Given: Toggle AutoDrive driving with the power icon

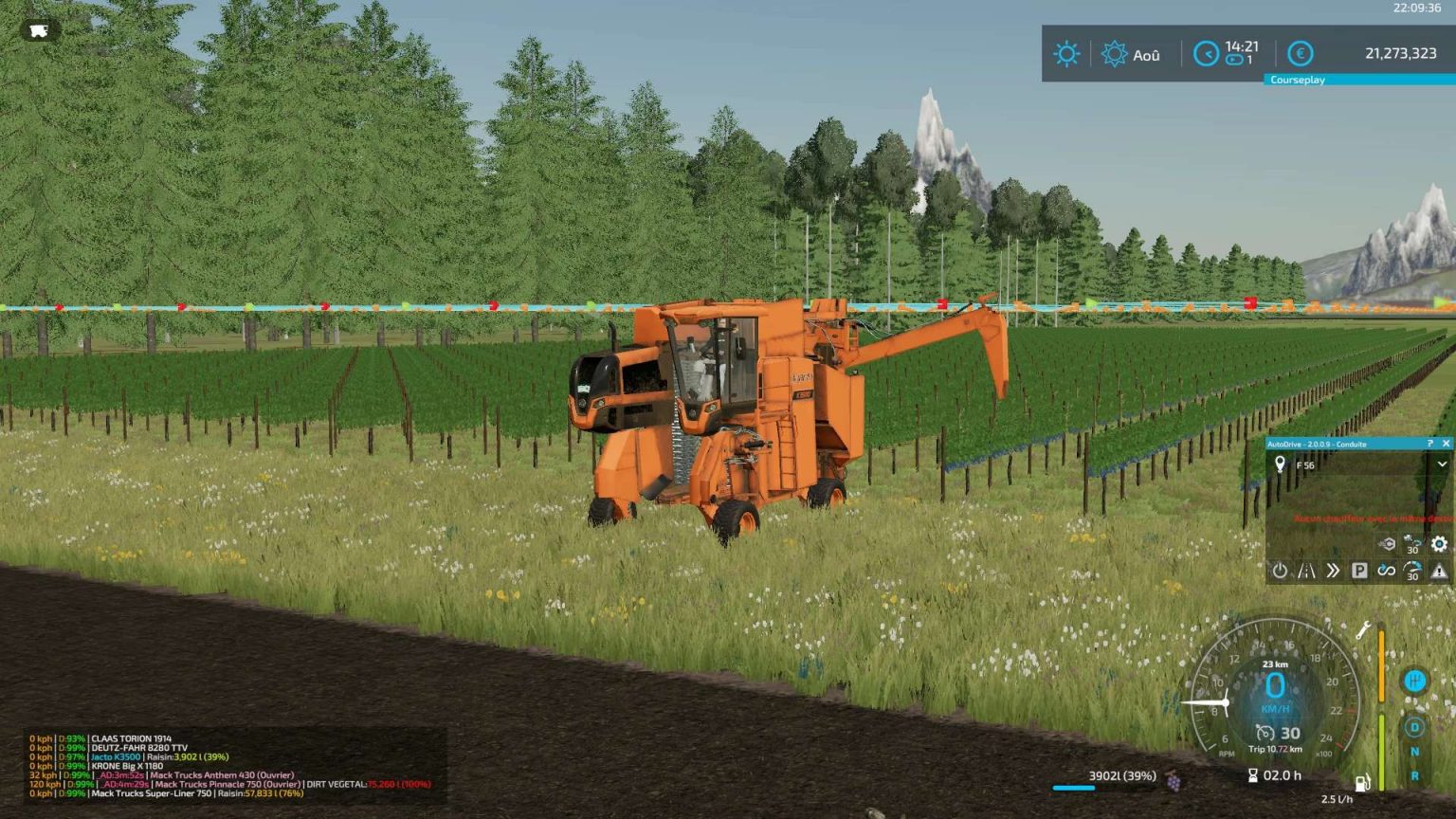Looking at the screenshot, I should (x=1280, y=571).
